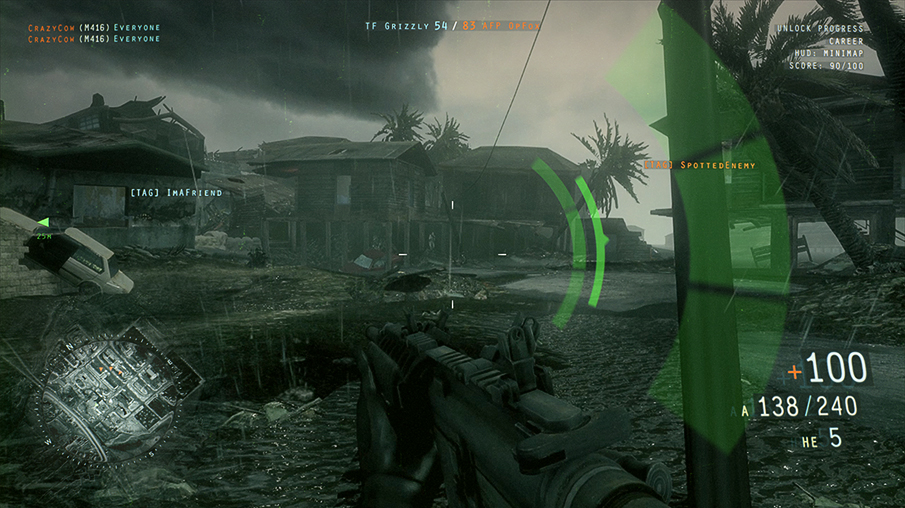The width and height of the screenshot is (905, 508).
Task: Click the CrazyCow kill feed entry
Action: (x=94, y=28)
